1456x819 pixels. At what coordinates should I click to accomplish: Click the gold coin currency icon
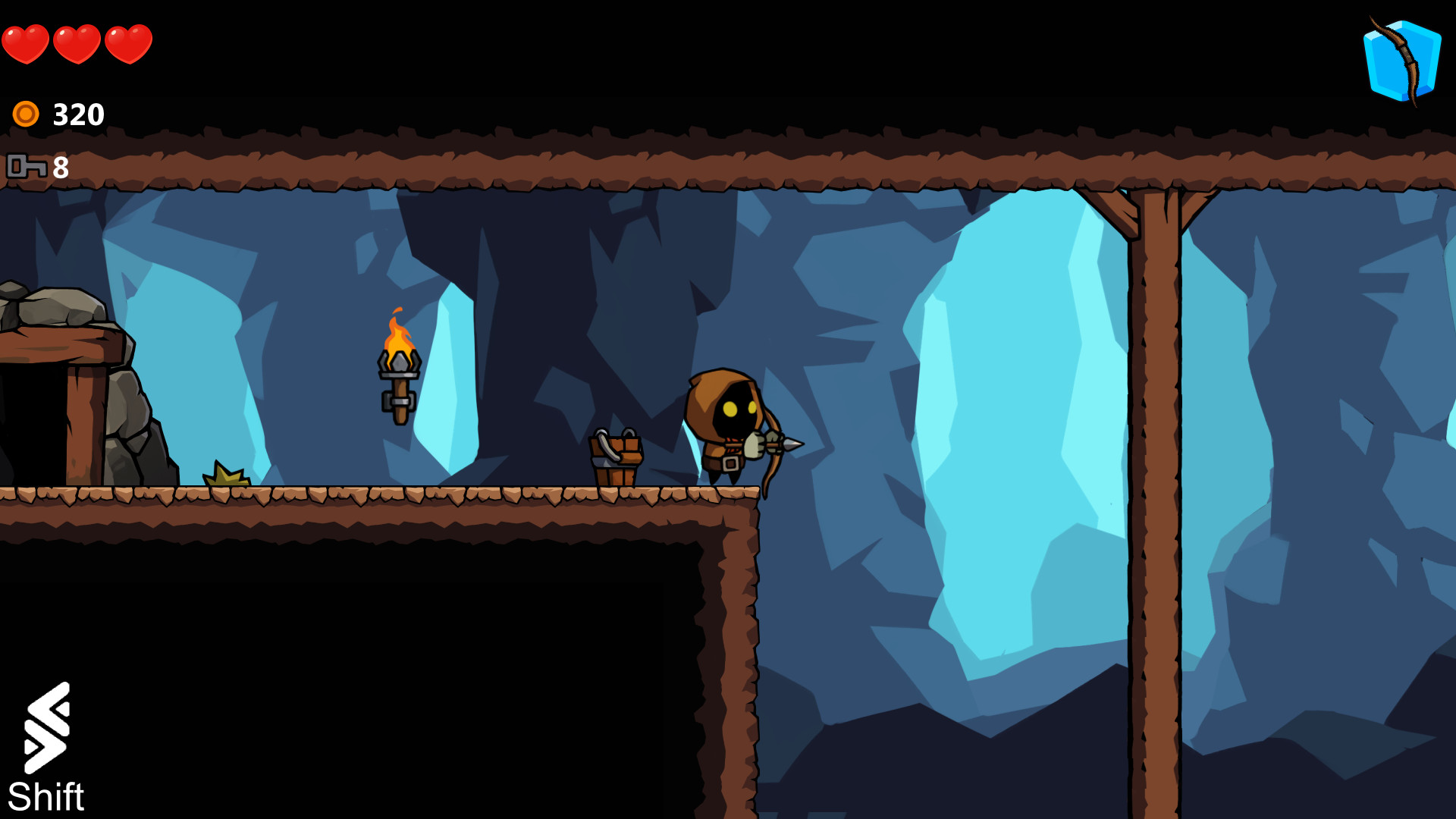click(25, 112)
